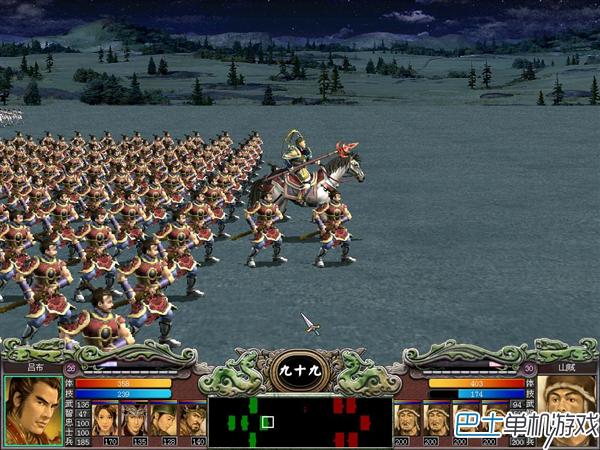Select the helmeted officer portrait with 135 troops
The height and width of the screenshot is (450, 600).
pos(135,417)
